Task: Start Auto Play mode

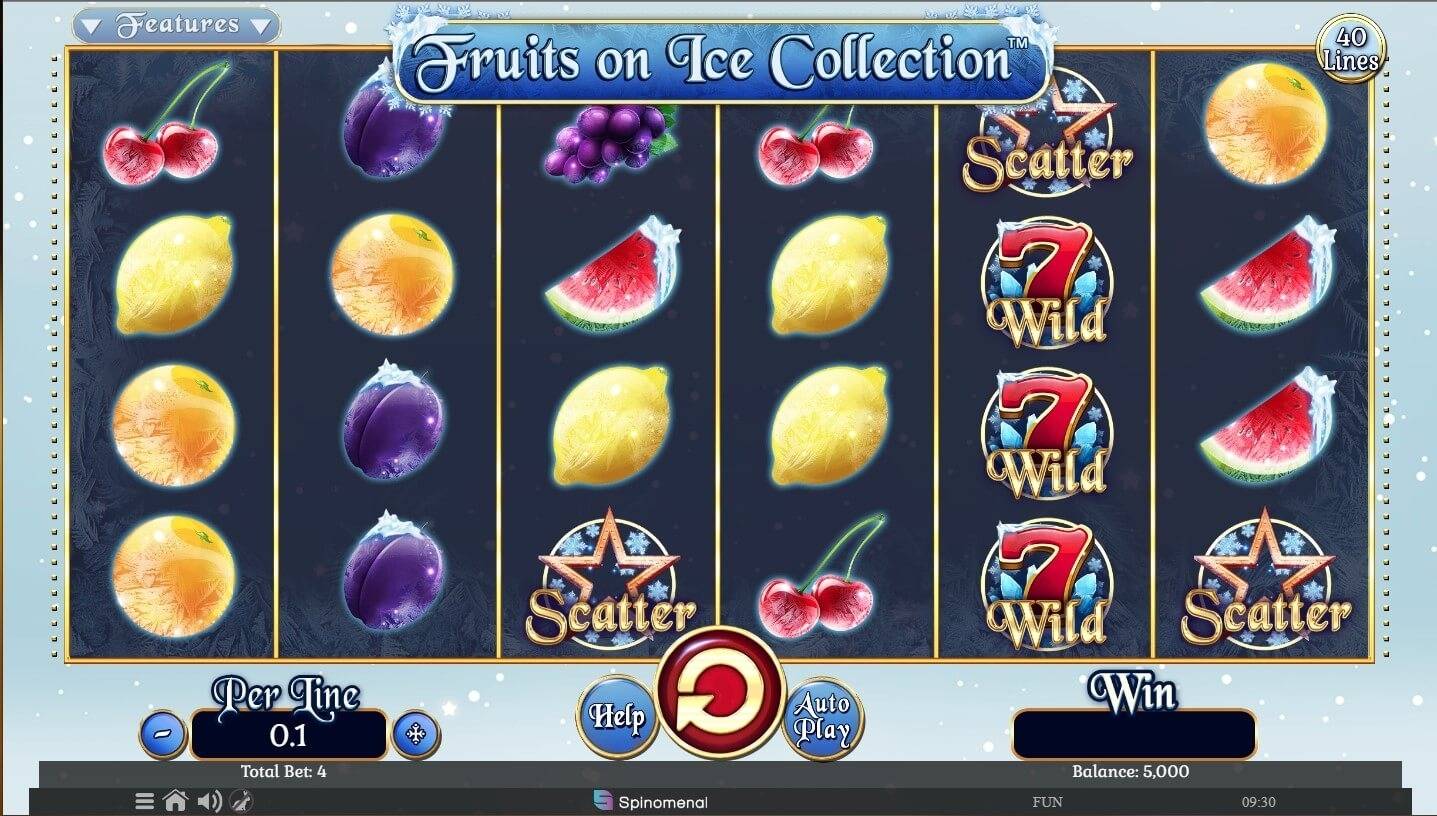Action: click(x=824, y=716)
